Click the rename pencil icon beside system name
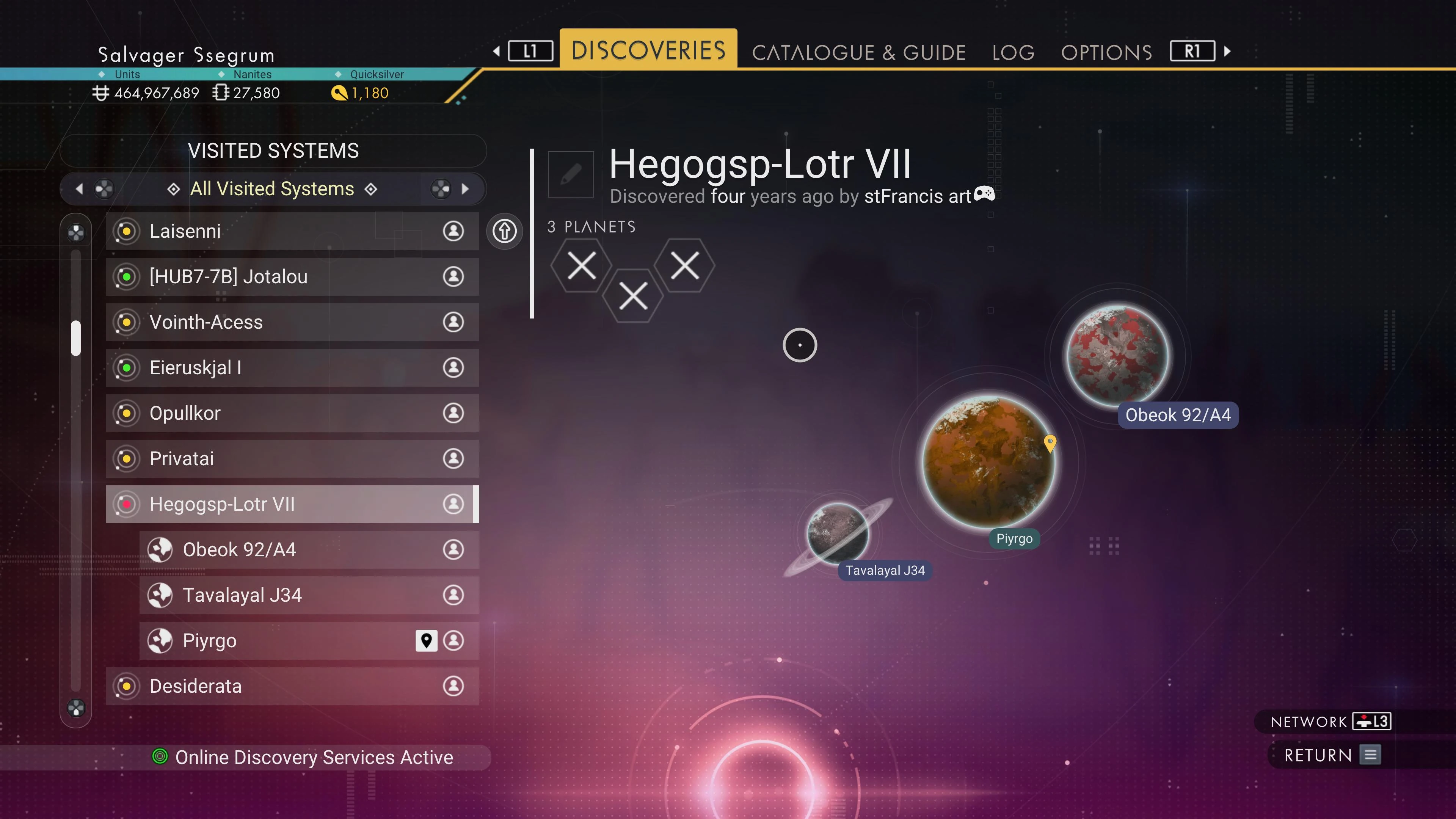The width and height of the screenshot is (1456, 819). (x=570, y=174)
